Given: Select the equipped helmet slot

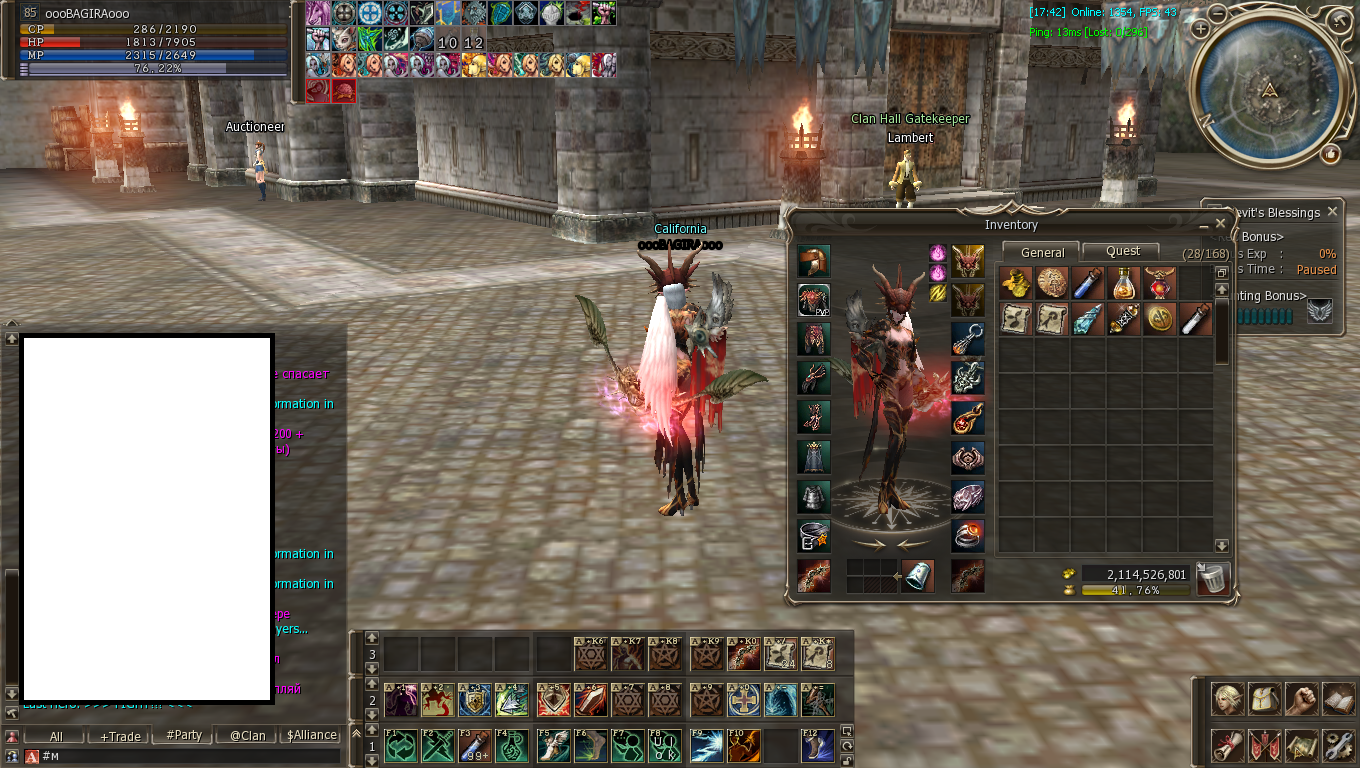Looking at the screenshot, I should (x=814, y=261).
